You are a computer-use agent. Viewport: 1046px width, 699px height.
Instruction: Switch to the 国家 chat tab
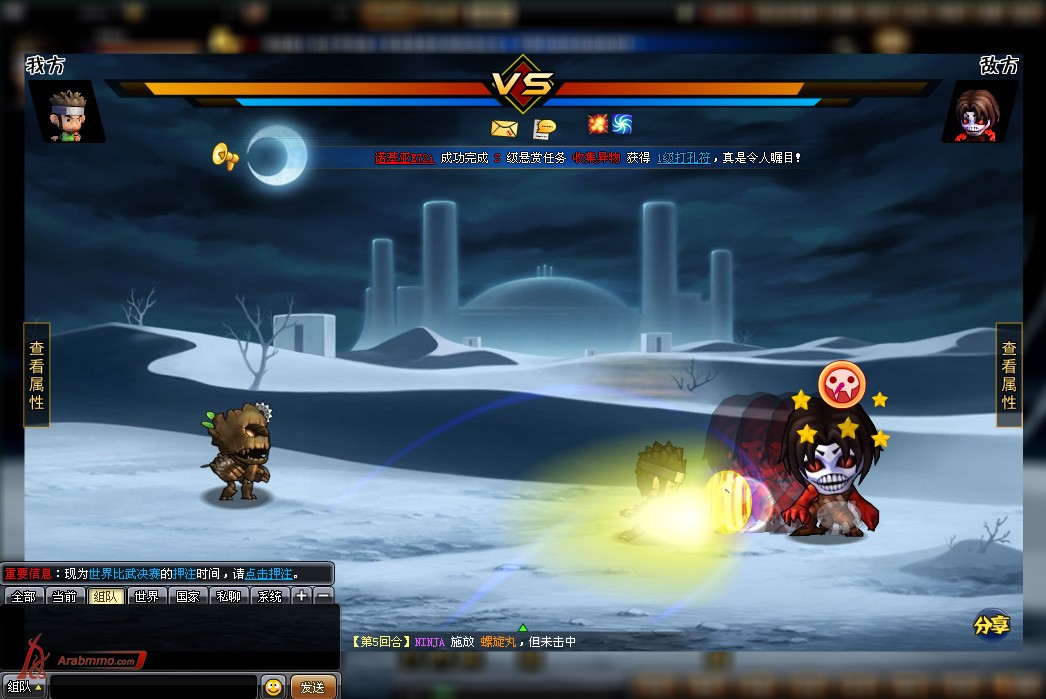point(187,597)
